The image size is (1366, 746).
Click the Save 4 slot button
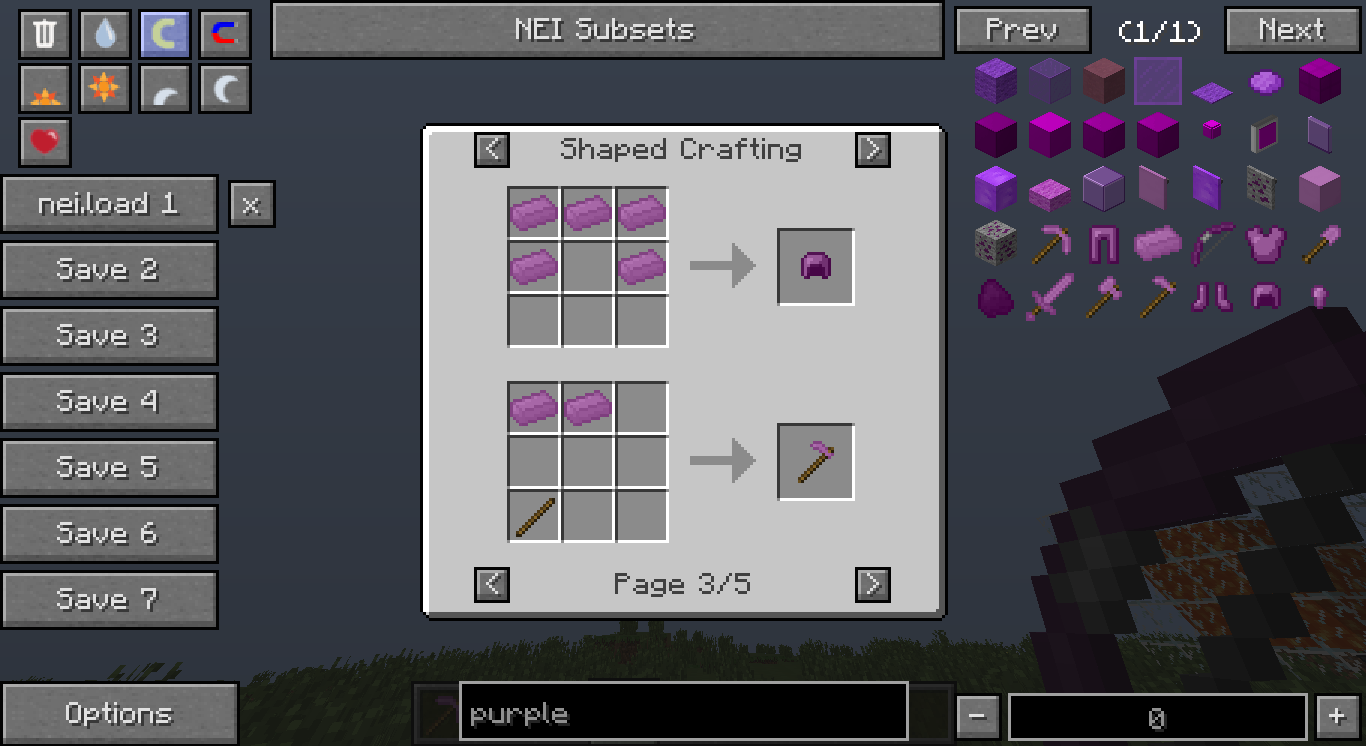tap(110, 401)
